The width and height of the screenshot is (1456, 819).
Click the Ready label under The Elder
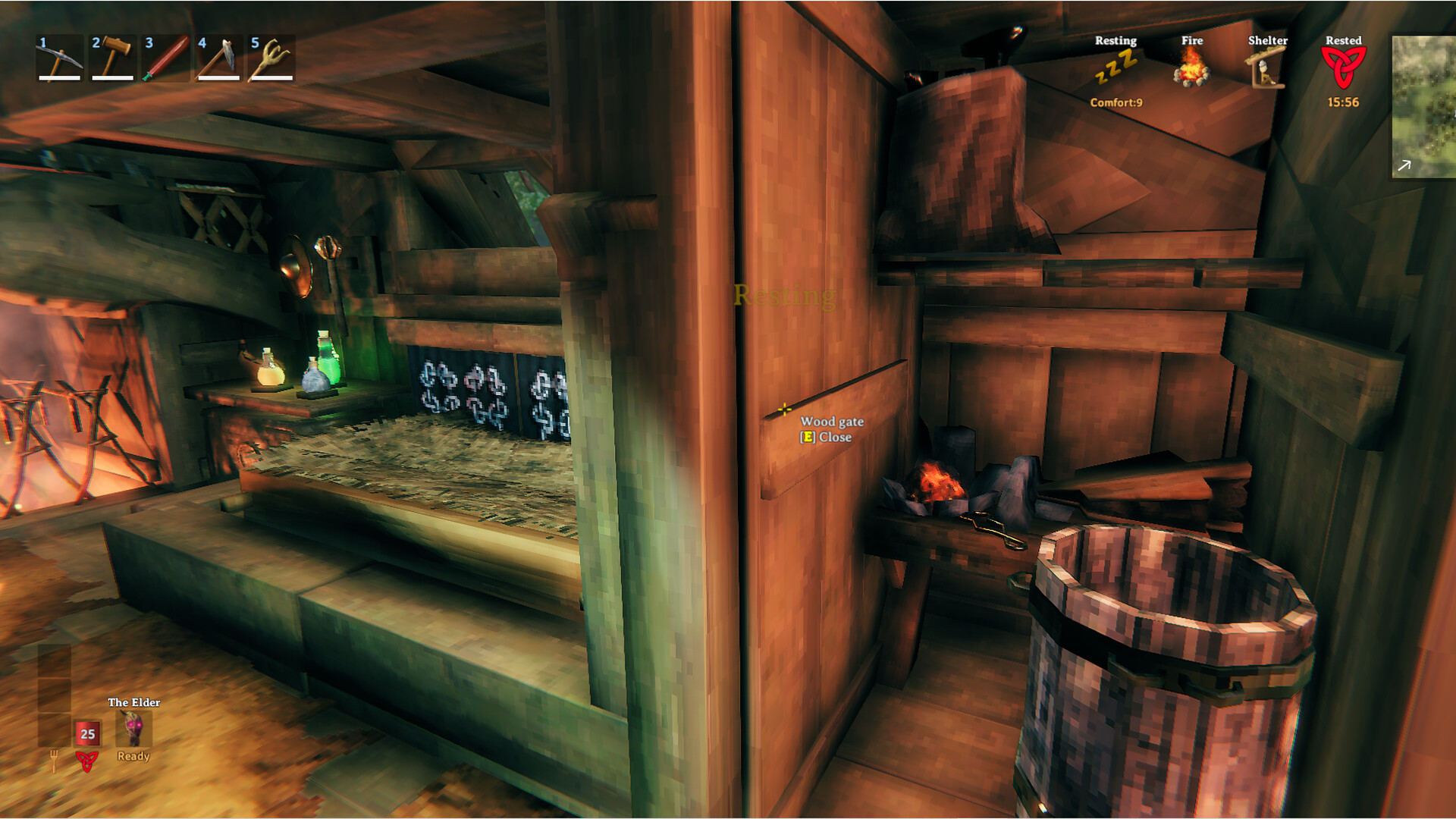point(133,757)
